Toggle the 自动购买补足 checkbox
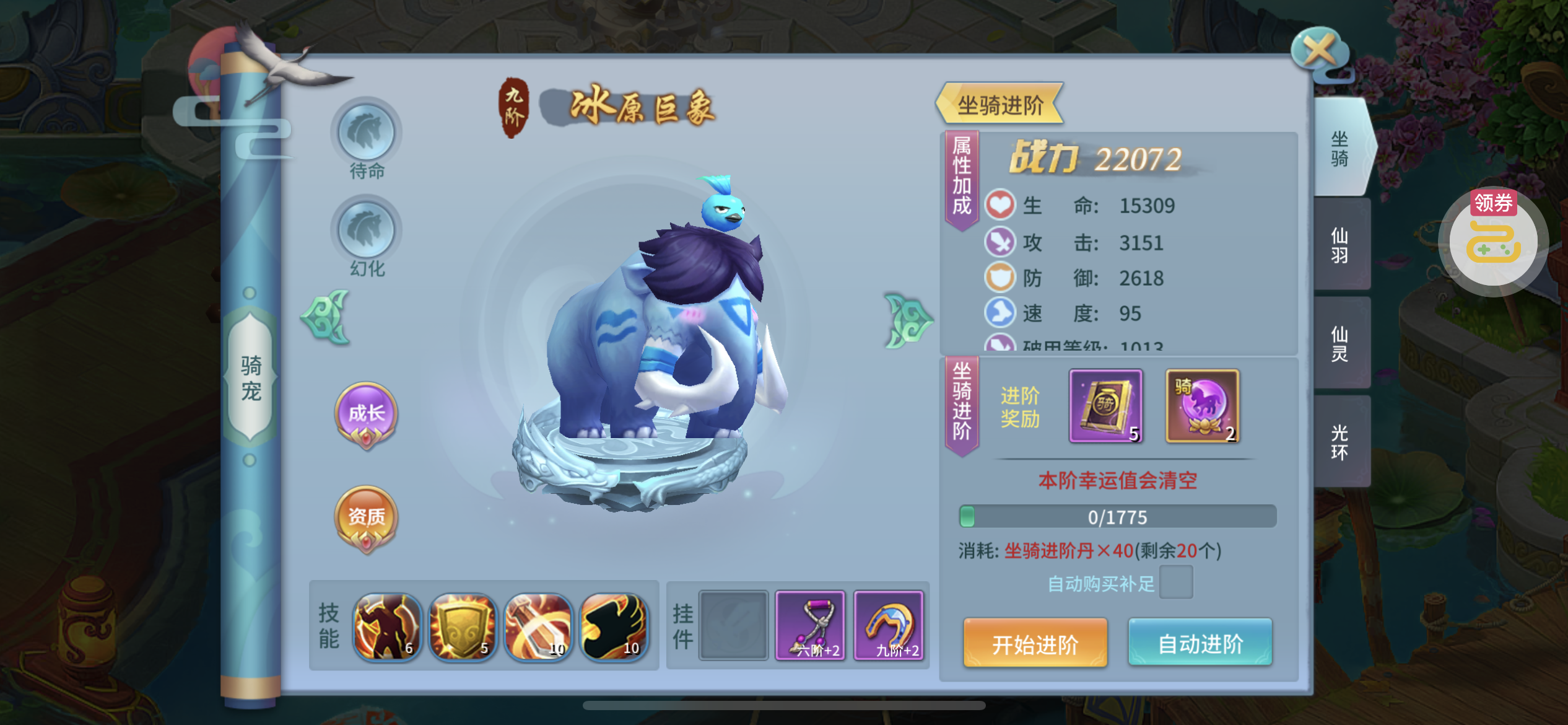 (x=1175, y=583)
